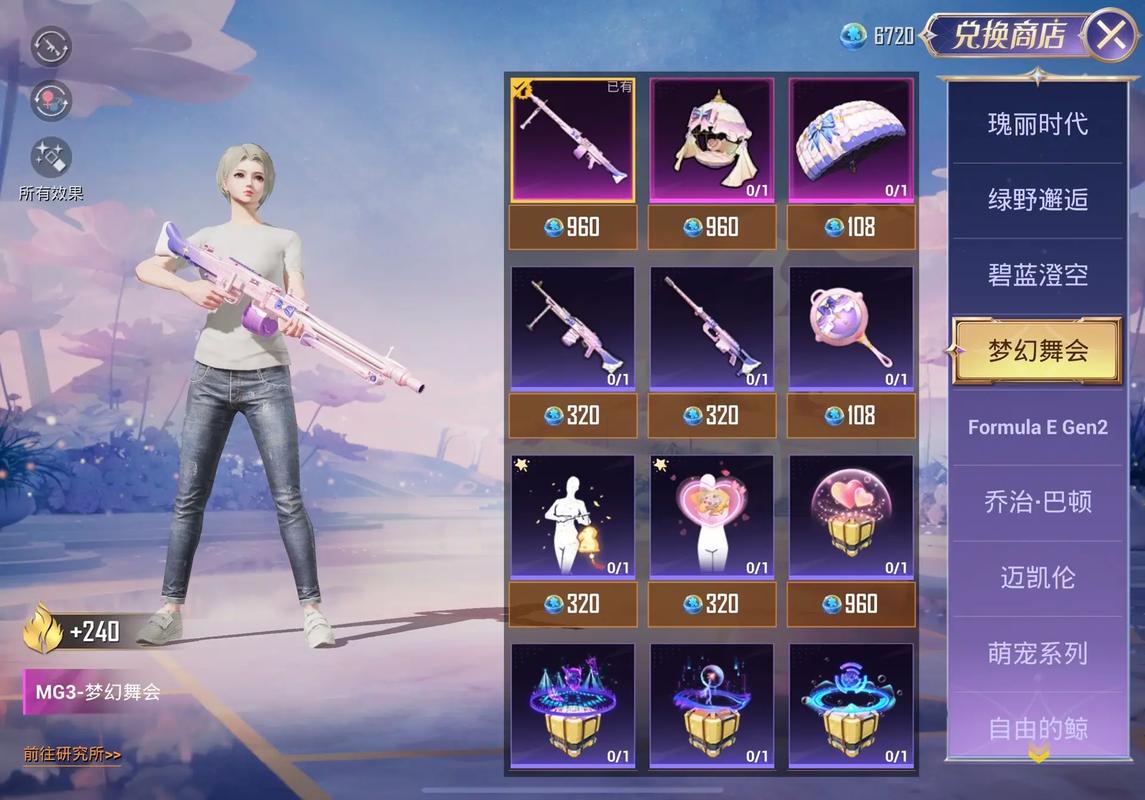Pick the heart bubble crate item
The width and height of the screenshot is (1145, 800).
point(850,517)
